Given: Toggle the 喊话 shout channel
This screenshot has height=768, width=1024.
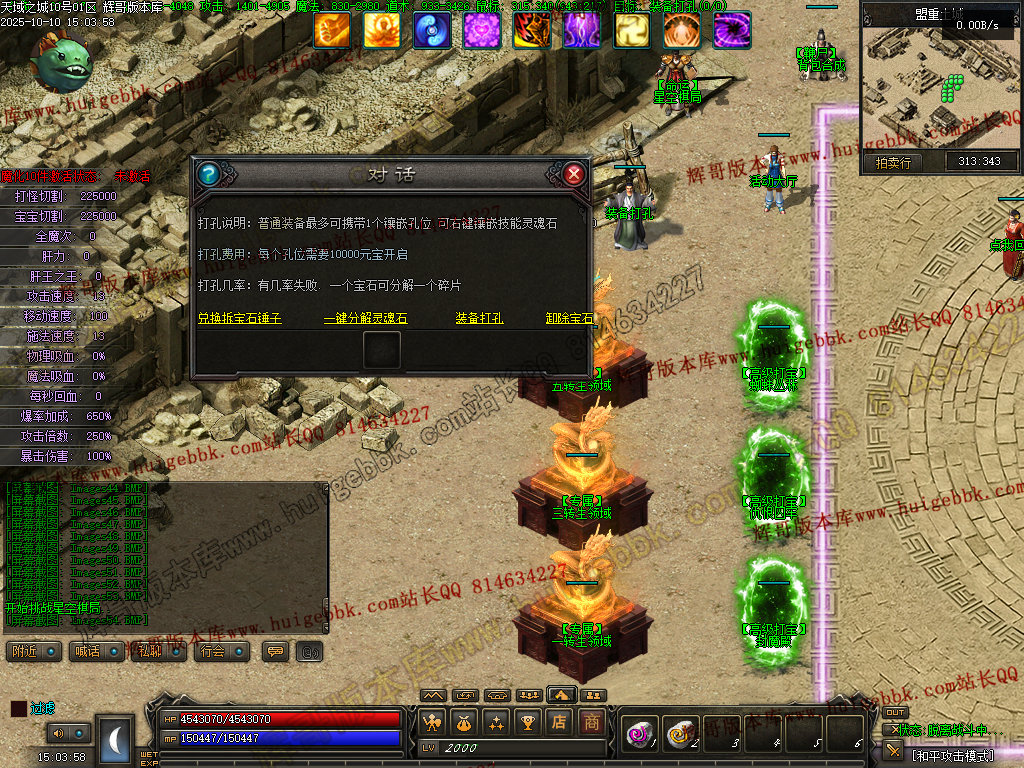Looking at the screenshot, I should click(96, 651).
